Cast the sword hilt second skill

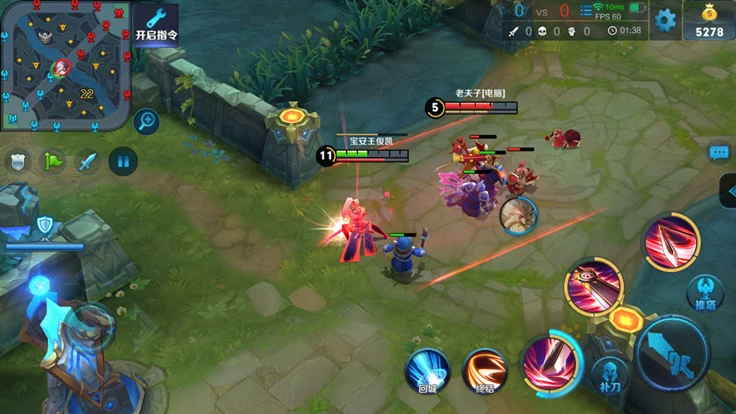(x=594, y=283)
